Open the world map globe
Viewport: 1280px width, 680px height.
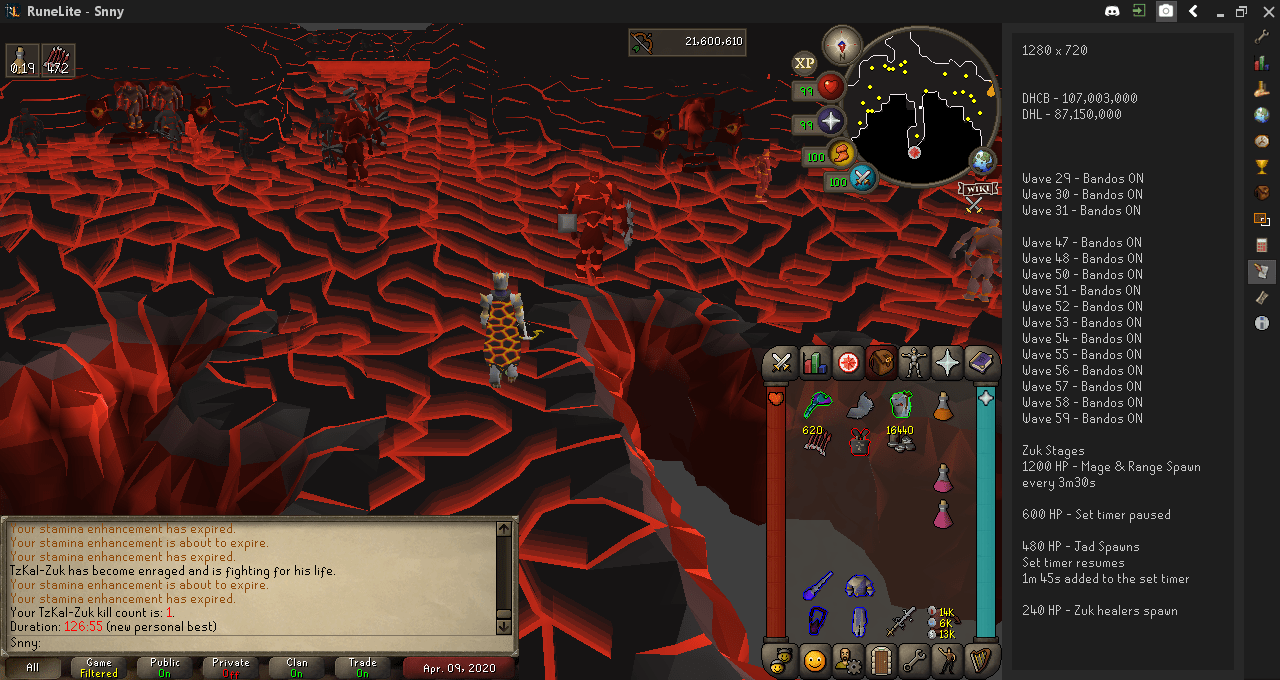(983, 160)
